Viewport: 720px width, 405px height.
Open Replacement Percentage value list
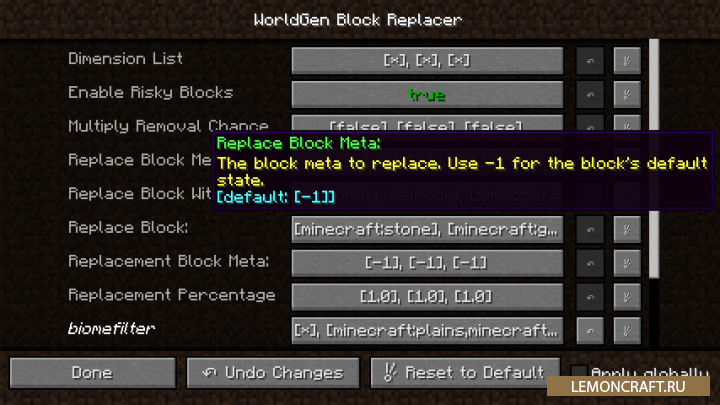tap(427, 297)
